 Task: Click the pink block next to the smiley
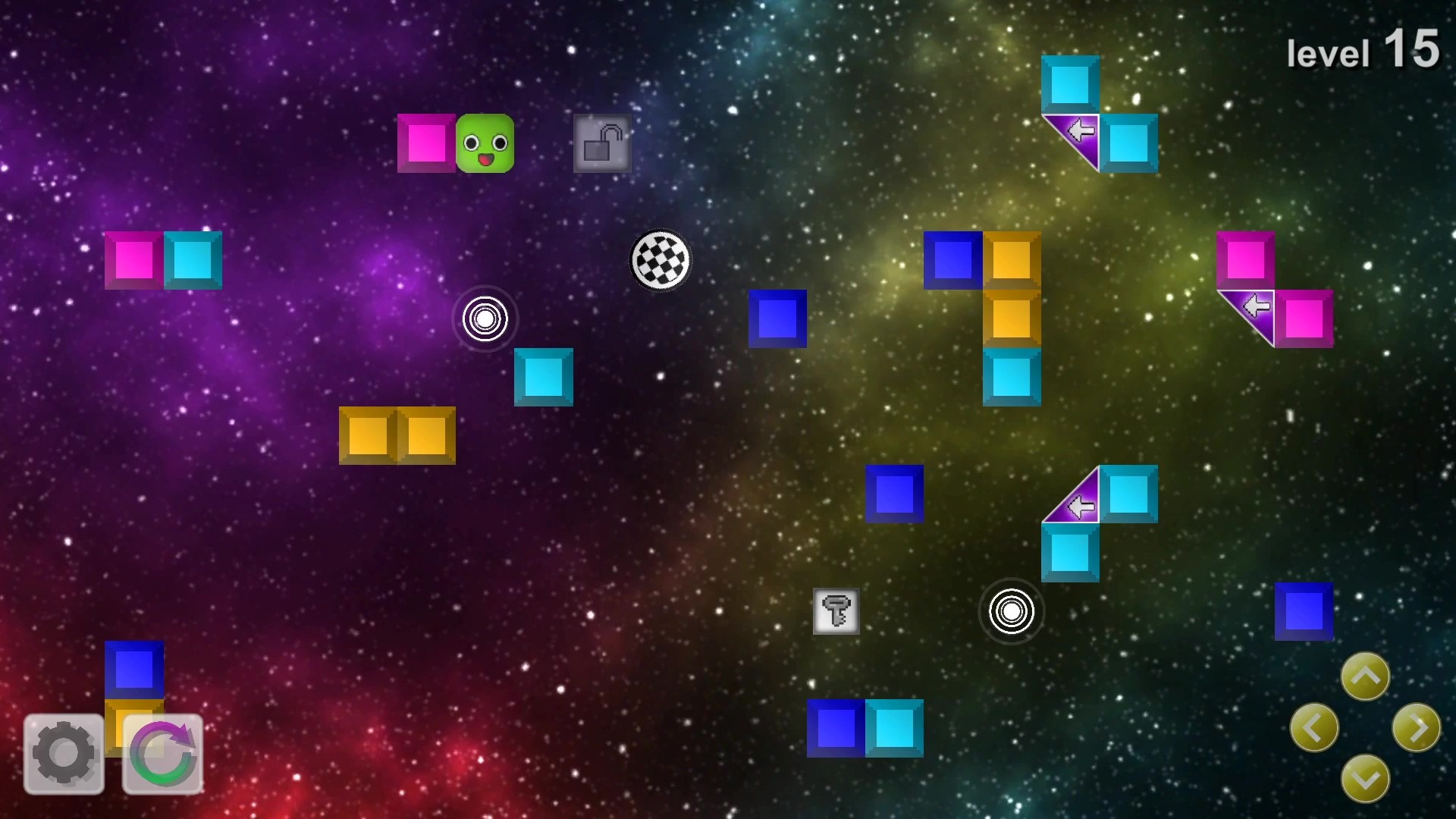[427, 143]
